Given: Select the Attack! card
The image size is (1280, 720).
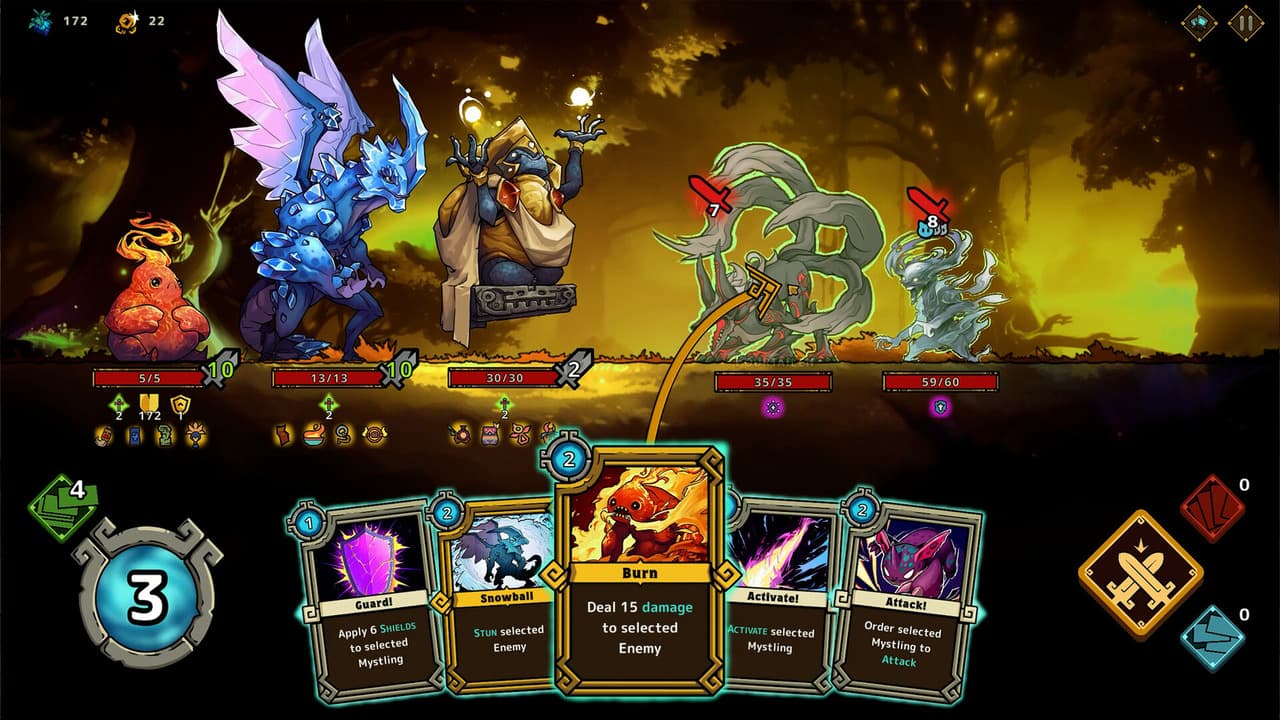Looking at the screenshot, I should [905, 600].
